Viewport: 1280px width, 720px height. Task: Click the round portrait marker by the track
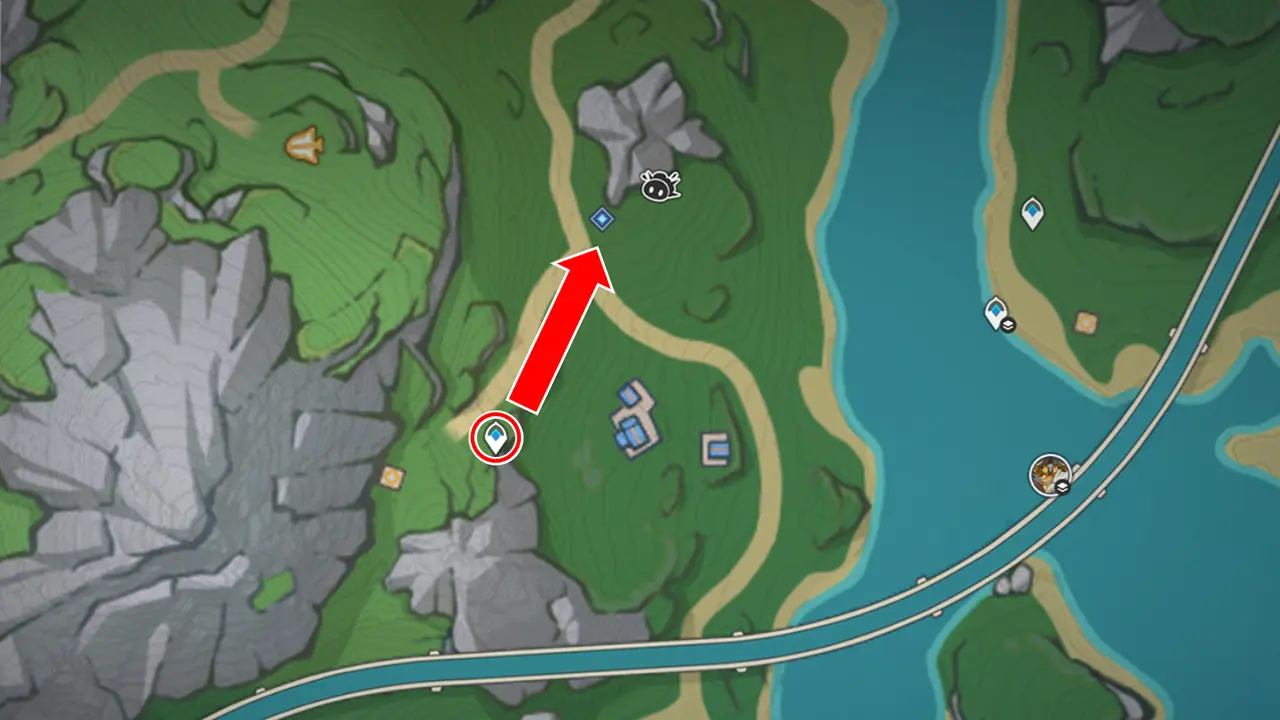coord(1050,474)
